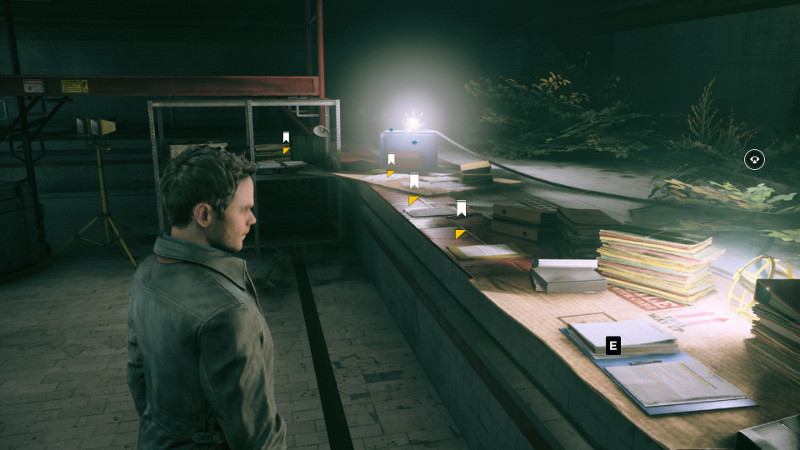Image resolution: width=800 pixels, height=450 pixels.
Task: Click the circular eye icon over the foliage
Action: tap(754, 159)
